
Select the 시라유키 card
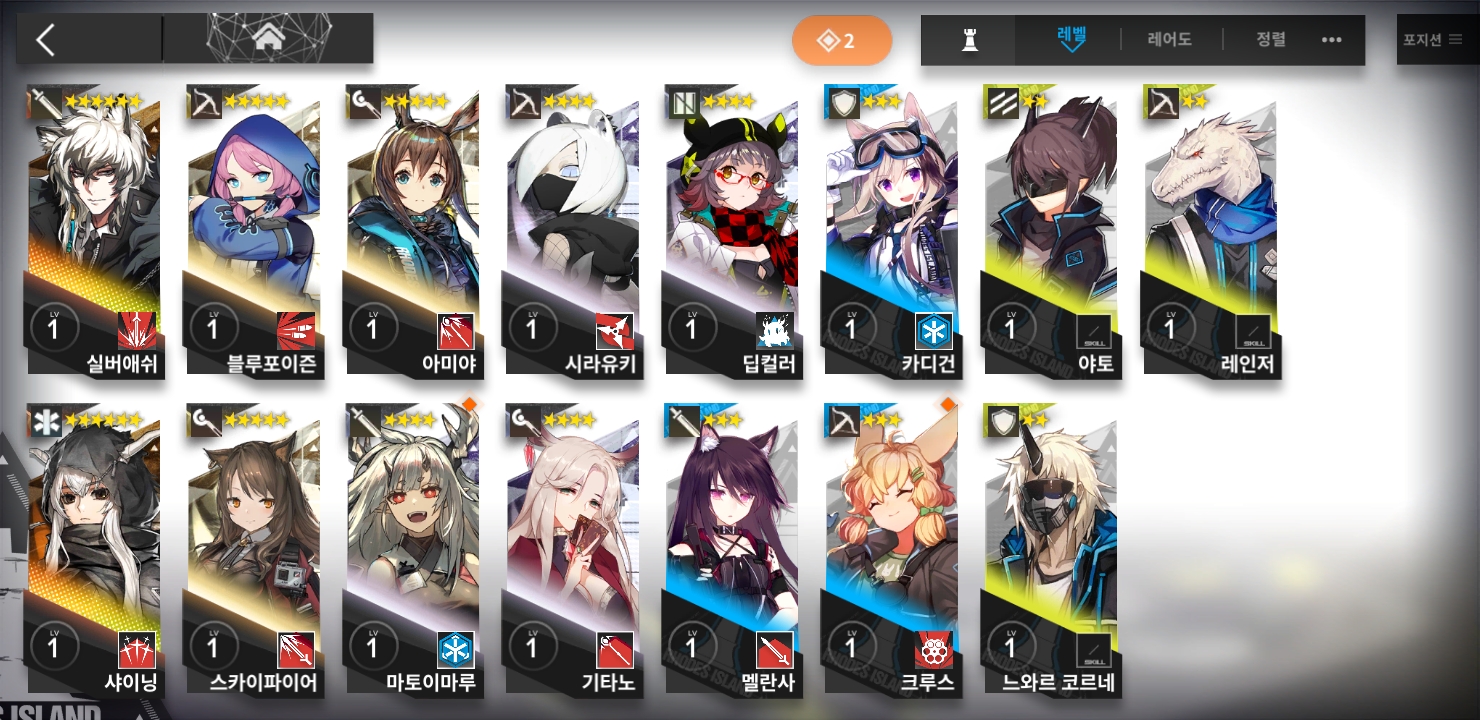(x=572, y=230)
